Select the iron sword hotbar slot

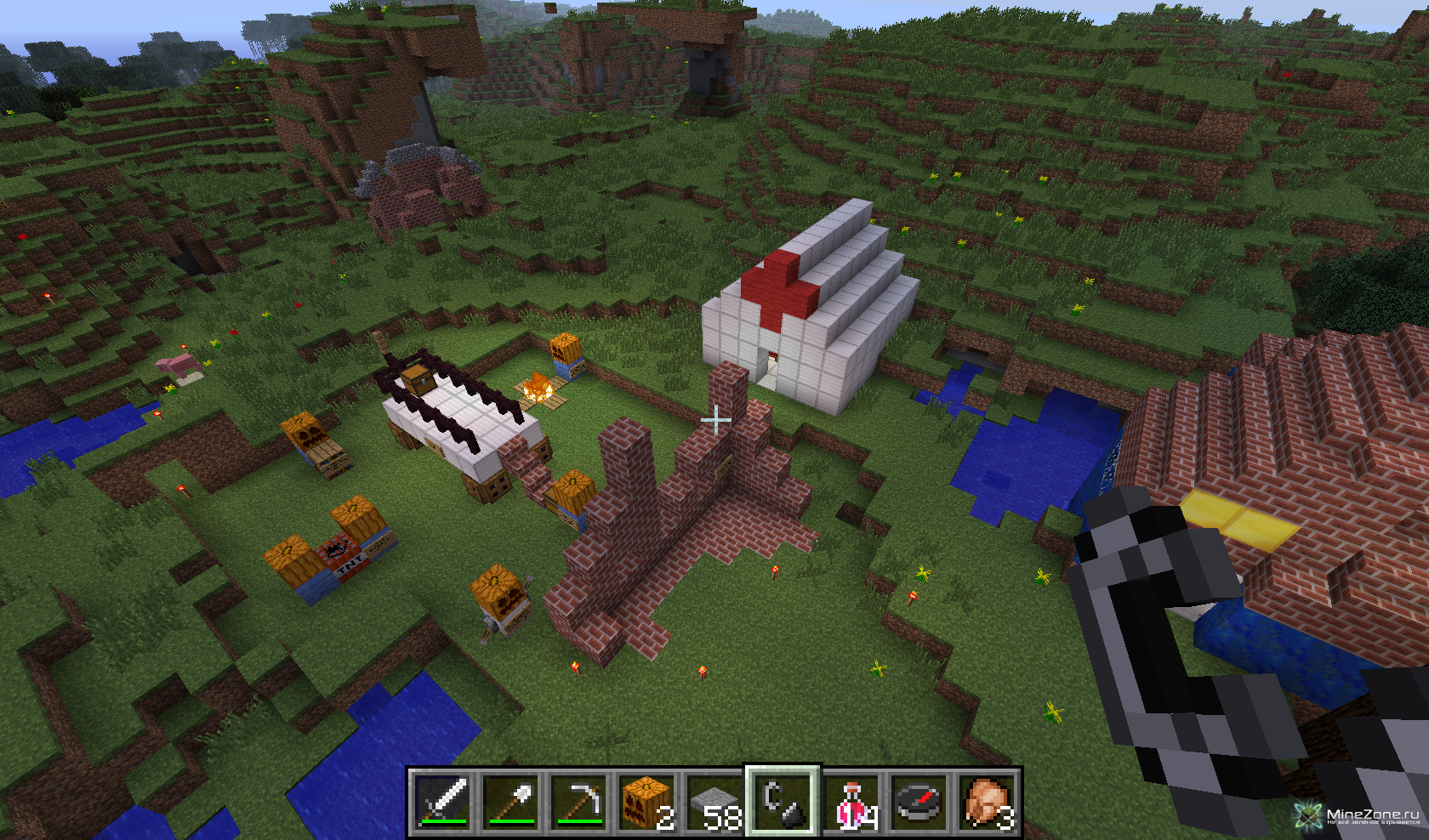click(x=443, y=801)
